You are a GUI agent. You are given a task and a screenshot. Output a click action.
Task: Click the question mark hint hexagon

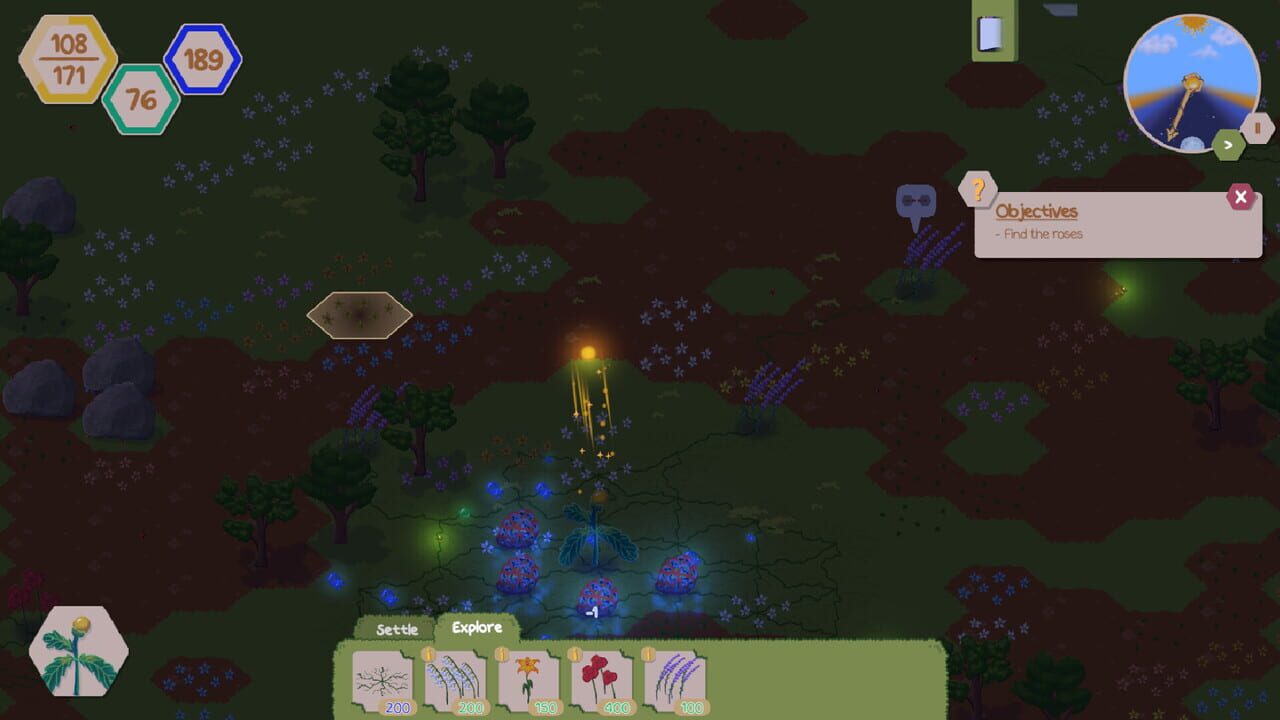coord(977,190)
